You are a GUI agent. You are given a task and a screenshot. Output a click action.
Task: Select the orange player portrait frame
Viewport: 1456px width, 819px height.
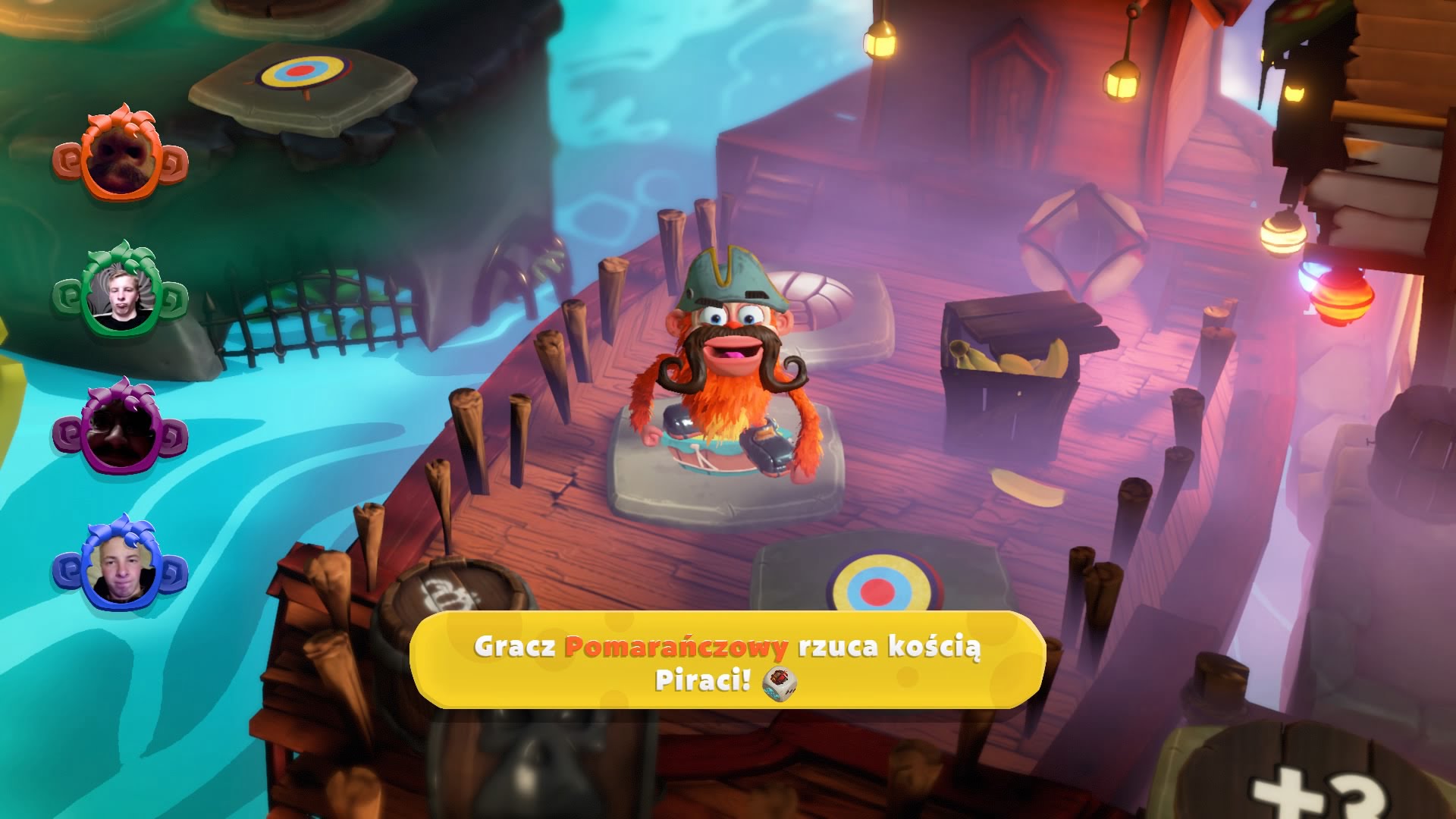point(120,158)
